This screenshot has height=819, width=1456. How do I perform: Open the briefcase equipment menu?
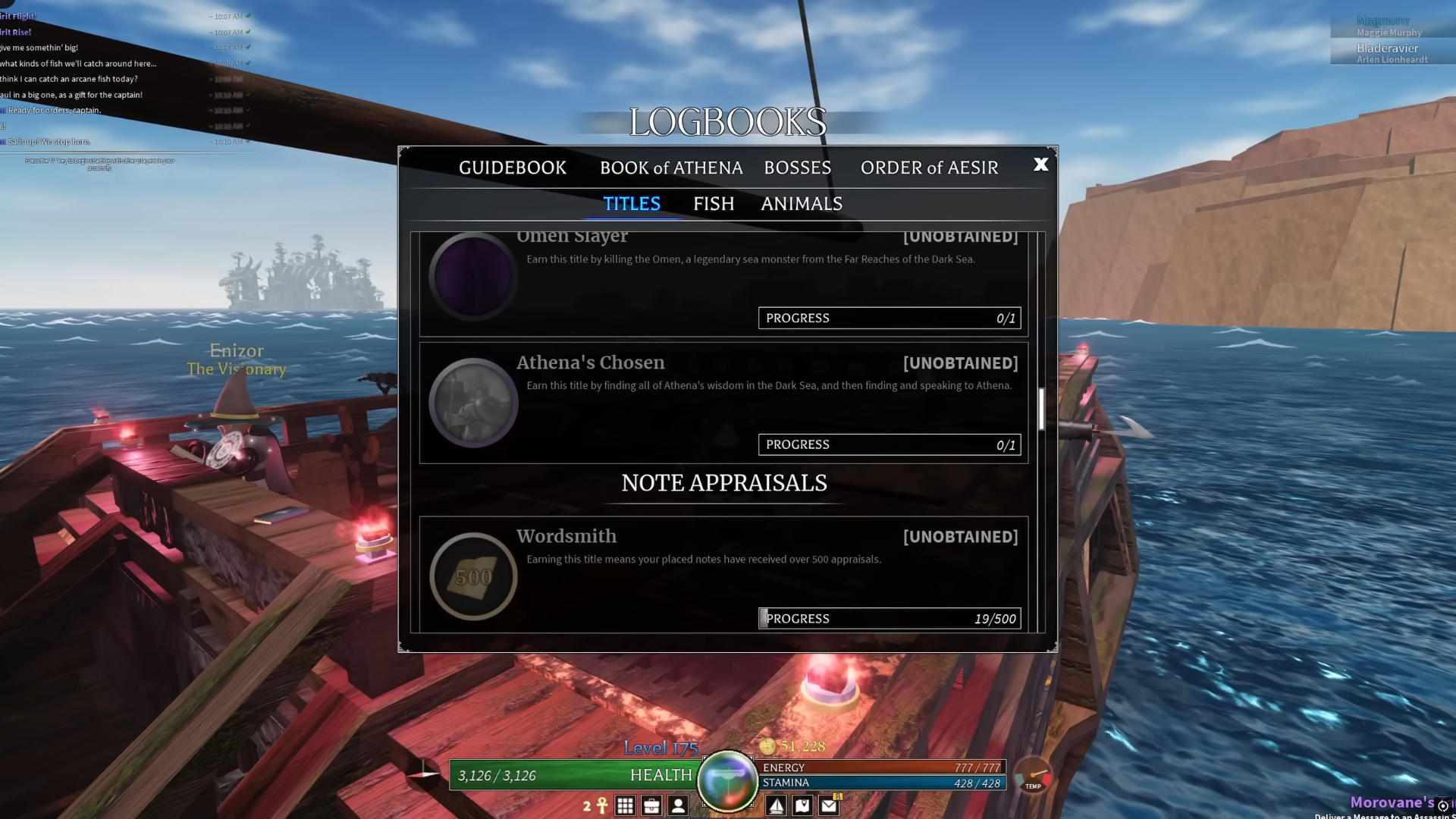click(652, 805)
